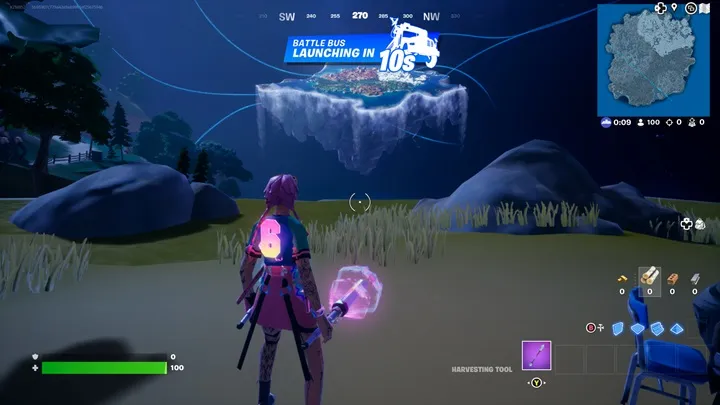Image resolution: width=720 pixels, height=405 pixels.
Task: Select the brick material icon
Action: tap(672, 277)
